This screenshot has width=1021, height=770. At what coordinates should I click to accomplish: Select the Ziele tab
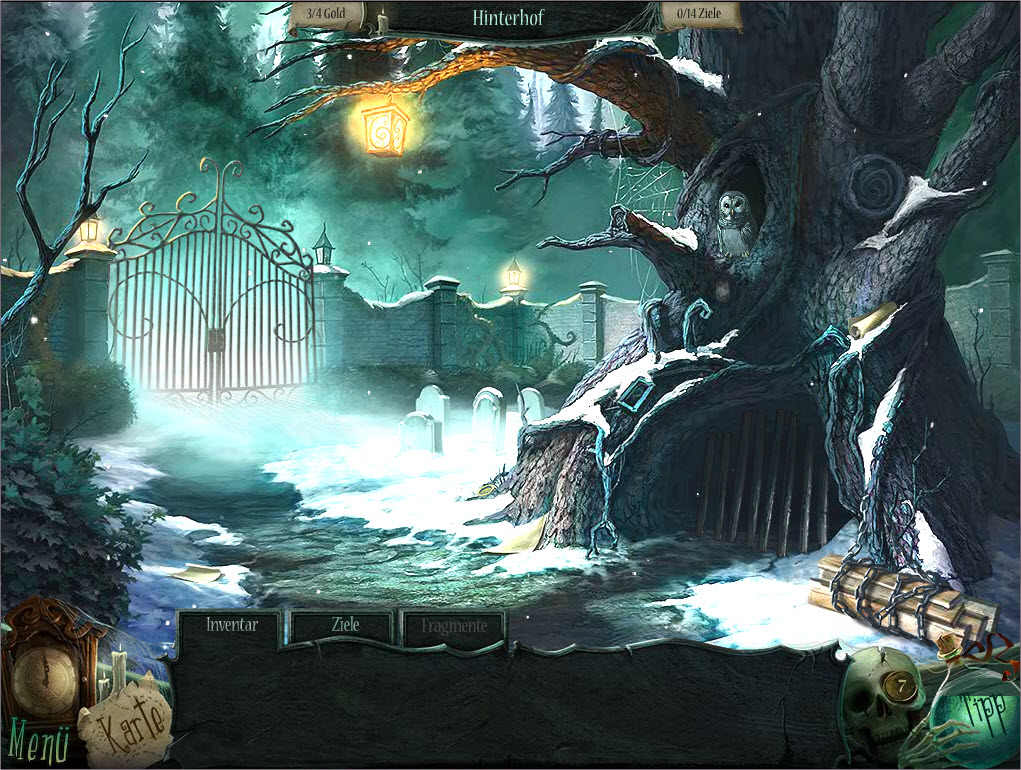point(344,626)
